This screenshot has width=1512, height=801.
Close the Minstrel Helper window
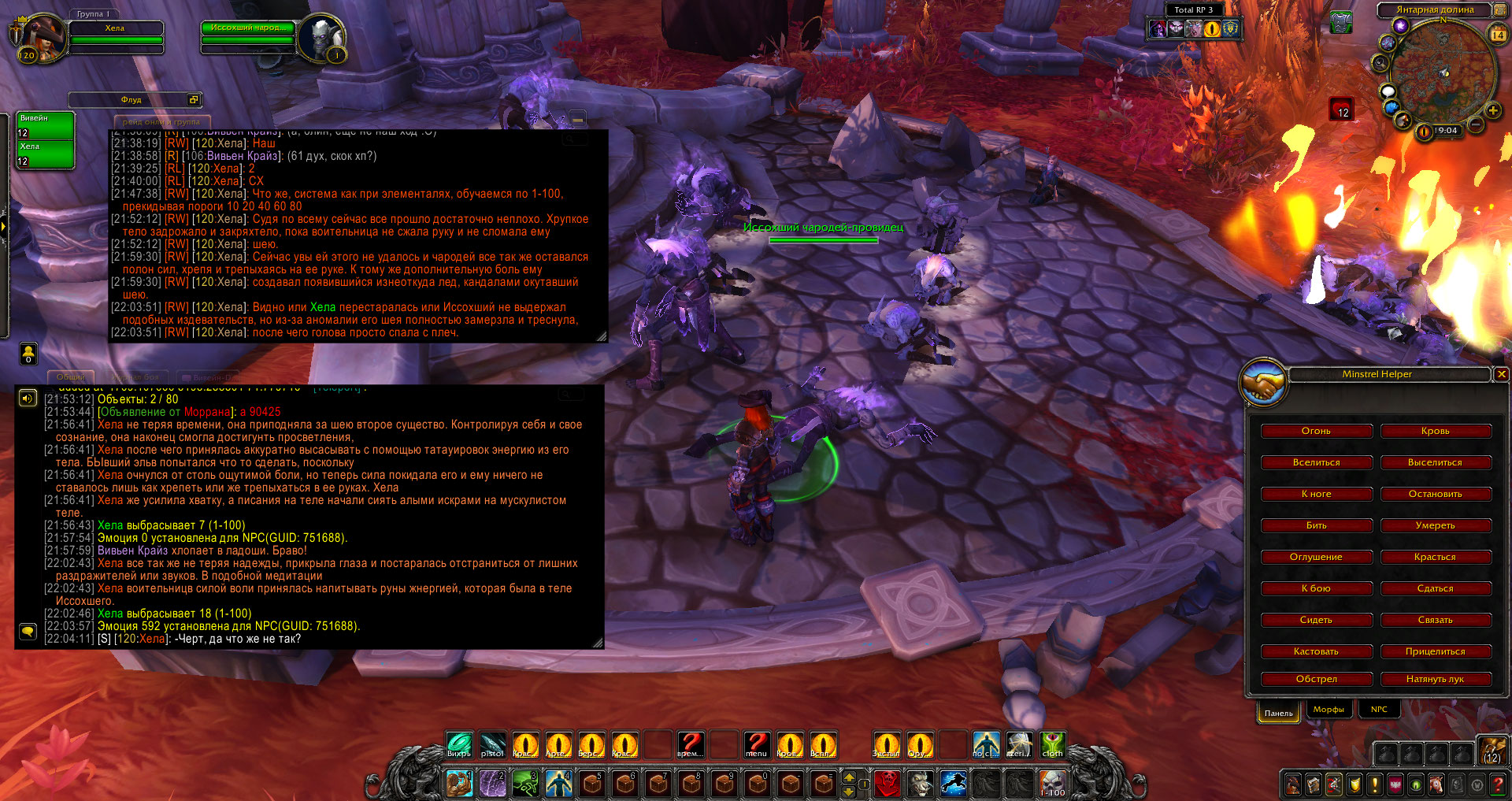pyautogui.click(x=1501, y=374)
